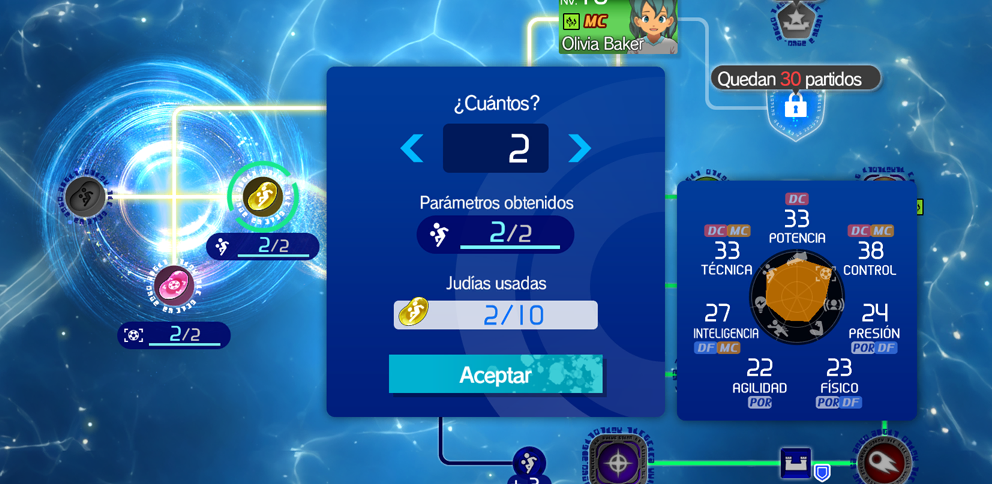Pick the treasure chest board node
This screenshot has height=484, width=992.
(796, 462)
